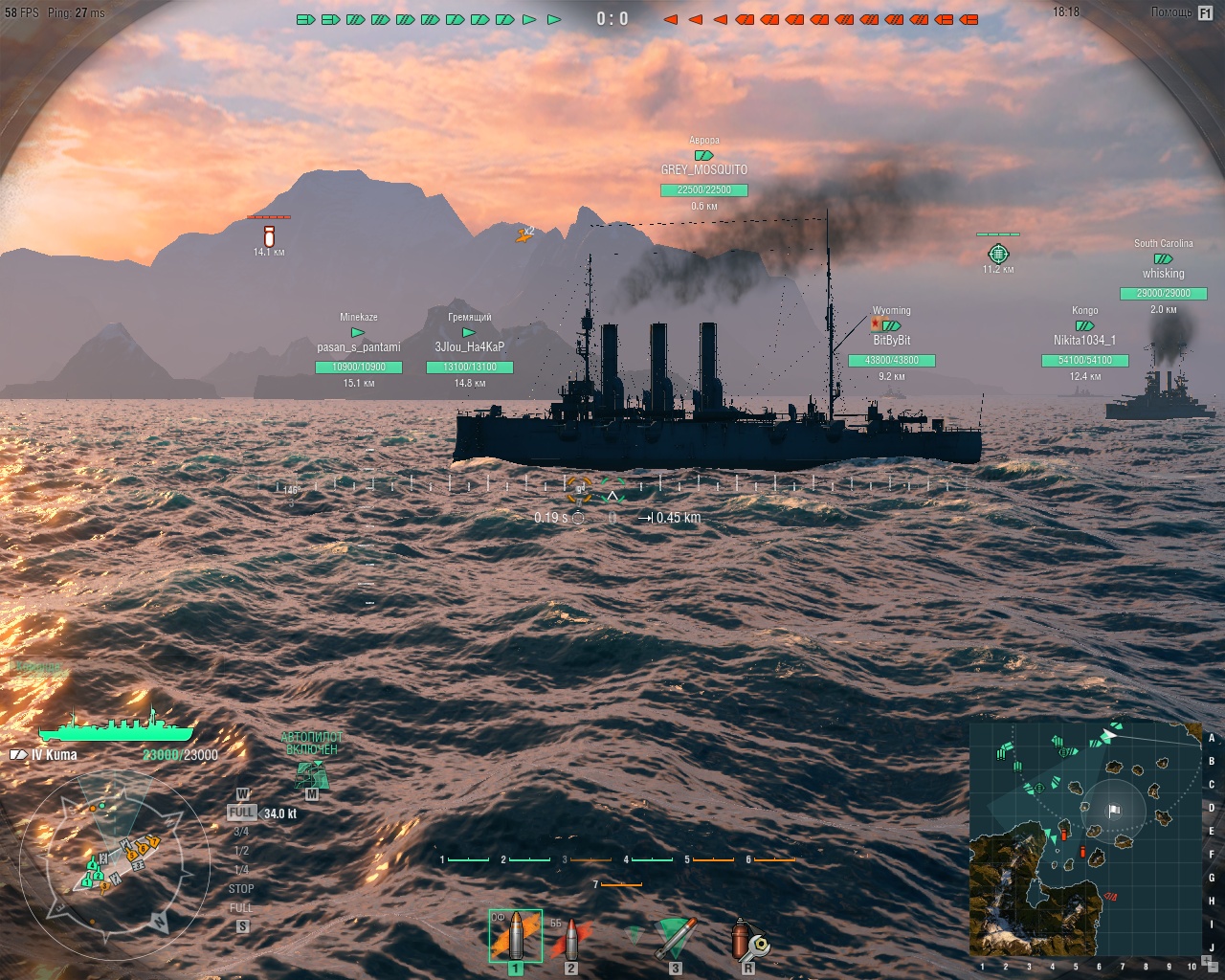Set engine throttle to 1/2
The width and height of the screenshot is (1225, 980).
click(241, 851)
